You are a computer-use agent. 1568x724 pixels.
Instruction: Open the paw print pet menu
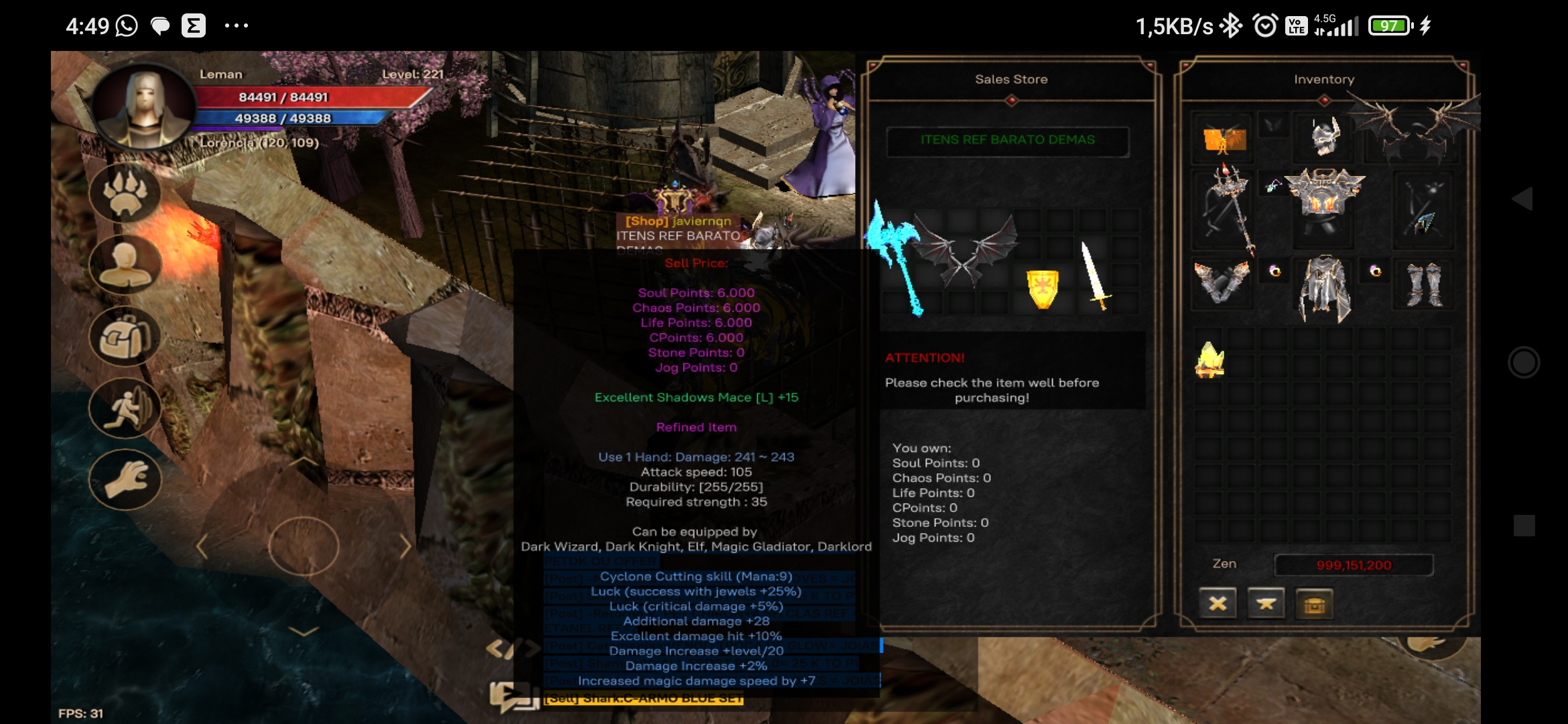point(125,194)
